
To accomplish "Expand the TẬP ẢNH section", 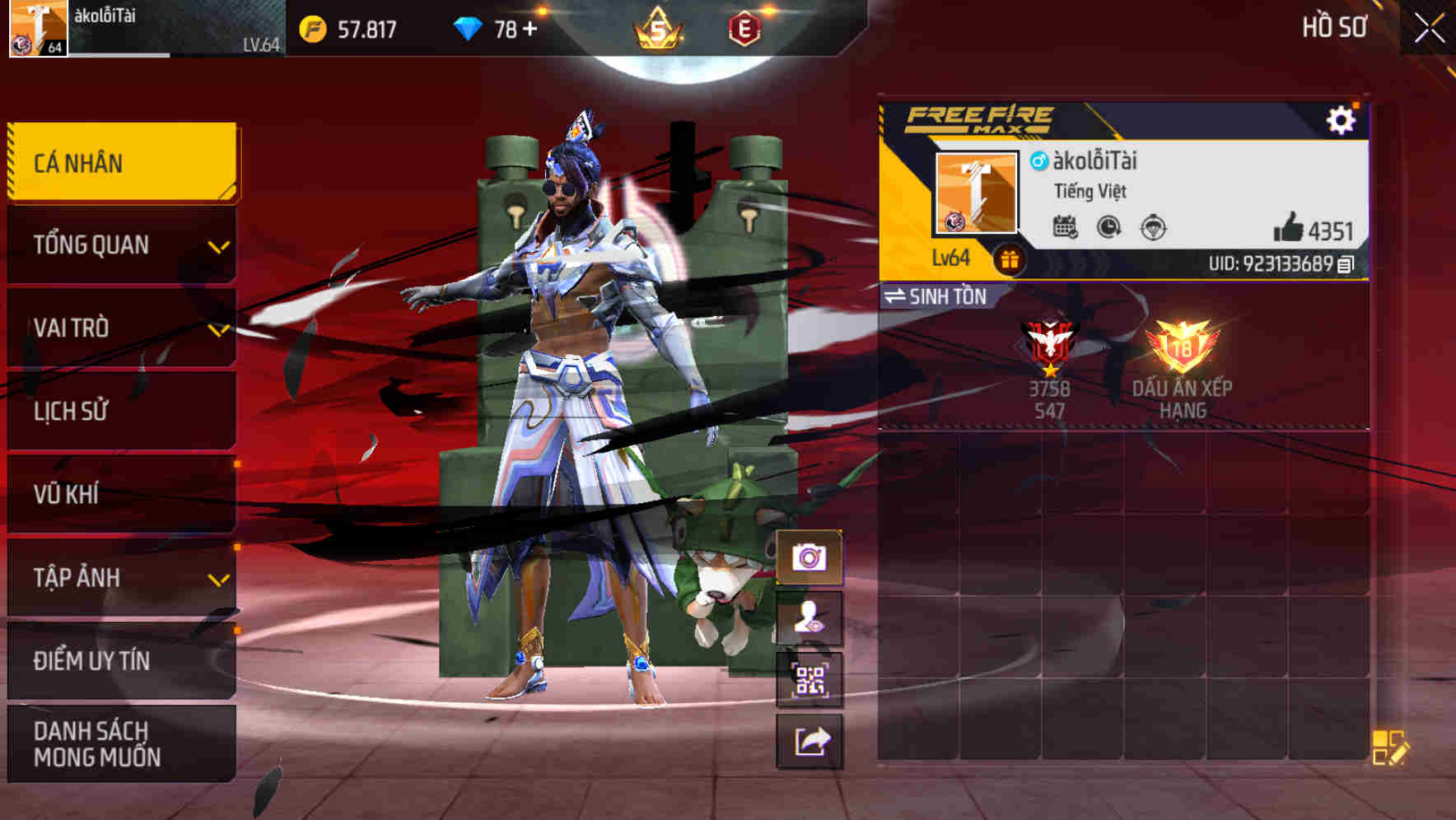I will 119,578.
